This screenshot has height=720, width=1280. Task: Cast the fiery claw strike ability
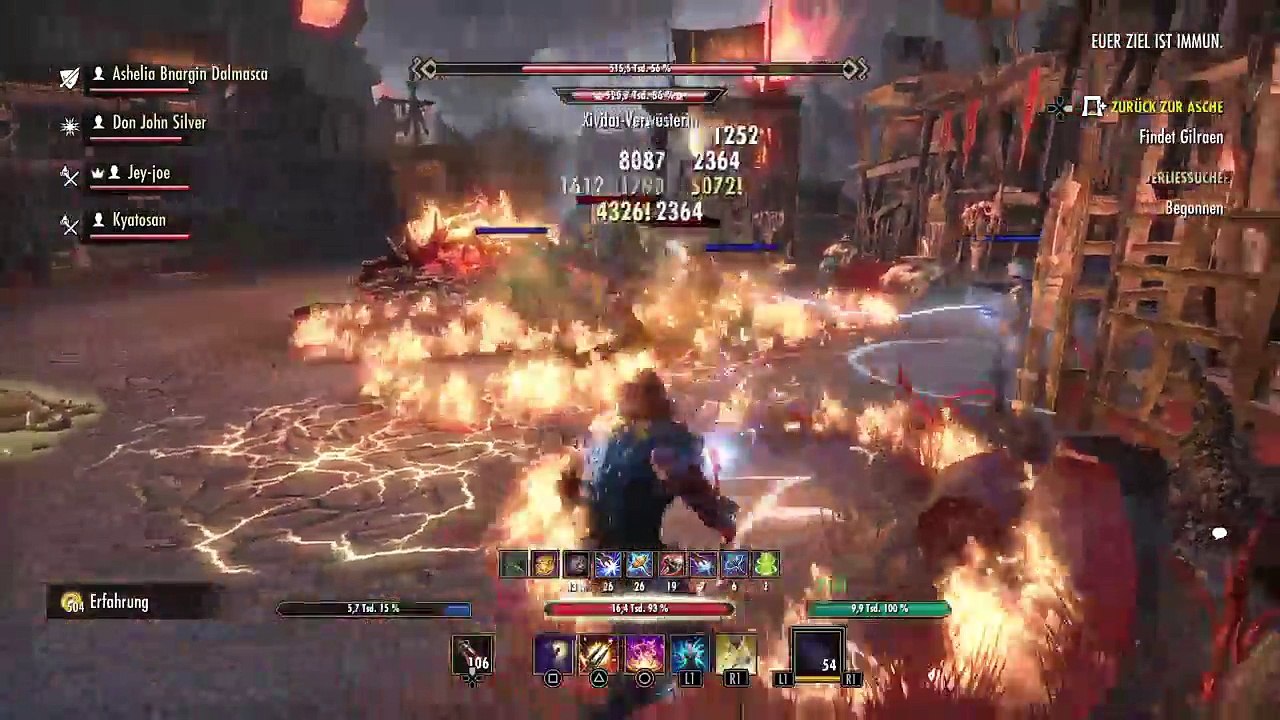coord(599,654)
